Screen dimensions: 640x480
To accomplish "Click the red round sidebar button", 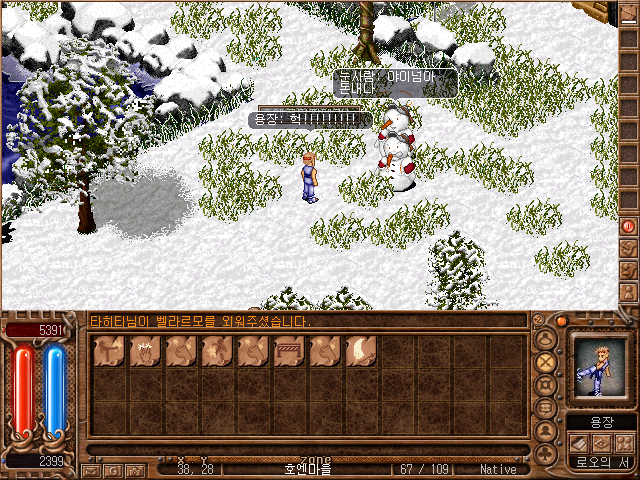I will click(629, 226).
